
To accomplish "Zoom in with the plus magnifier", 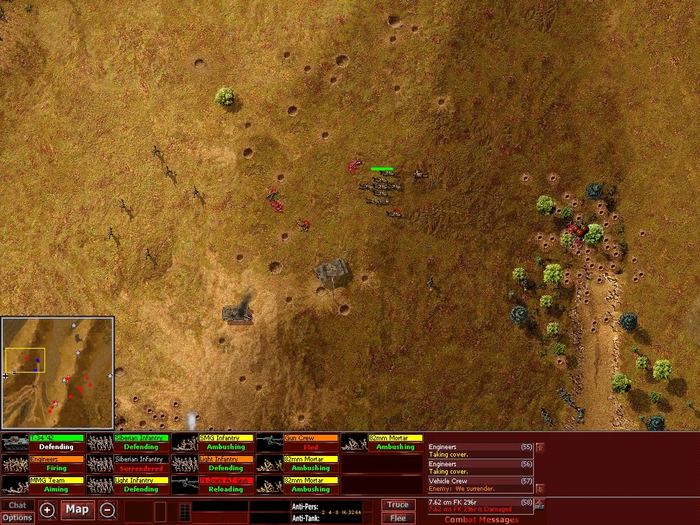I will 47,510.
